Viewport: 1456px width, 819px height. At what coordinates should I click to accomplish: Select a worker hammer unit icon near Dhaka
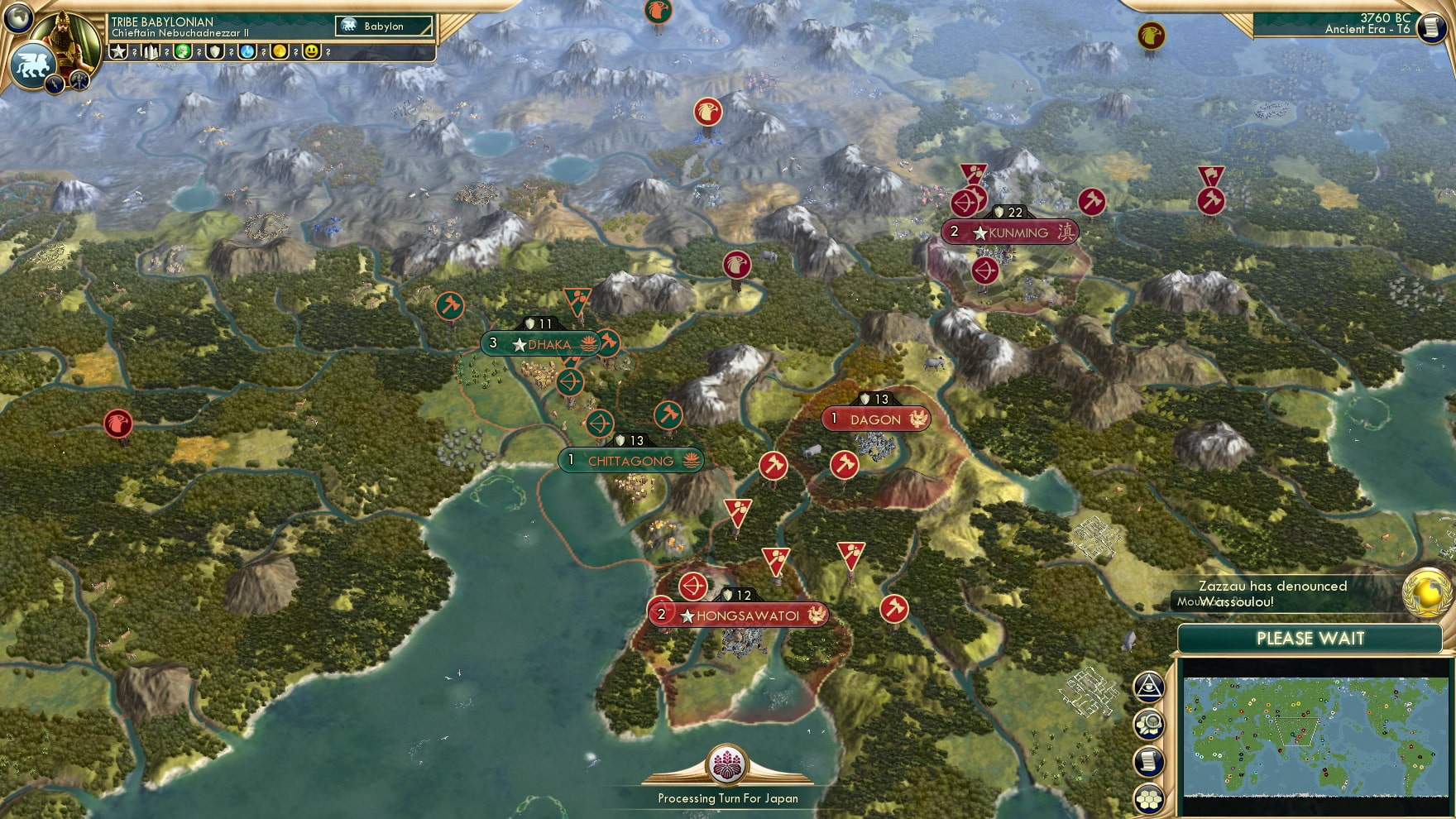(450, 308)
